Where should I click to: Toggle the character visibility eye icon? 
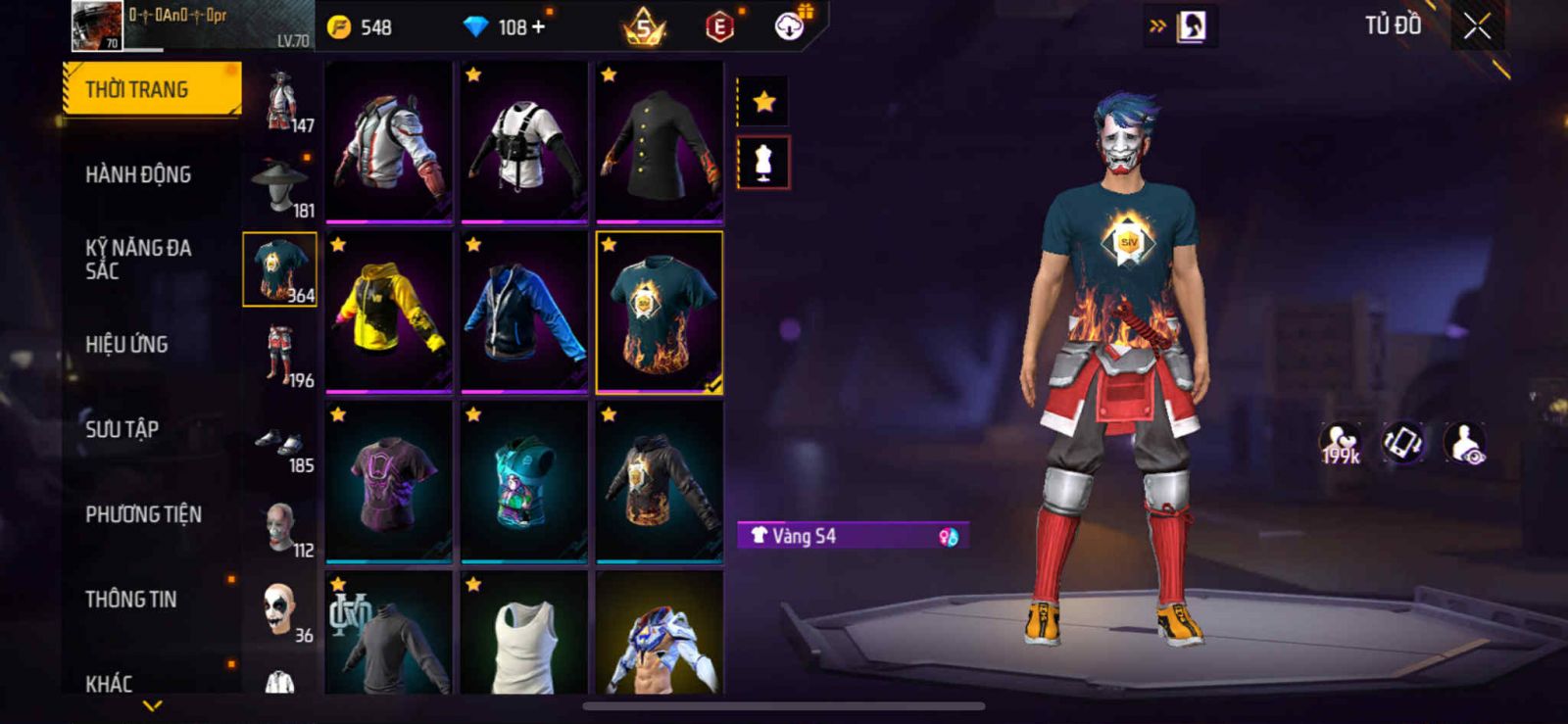1466,443
